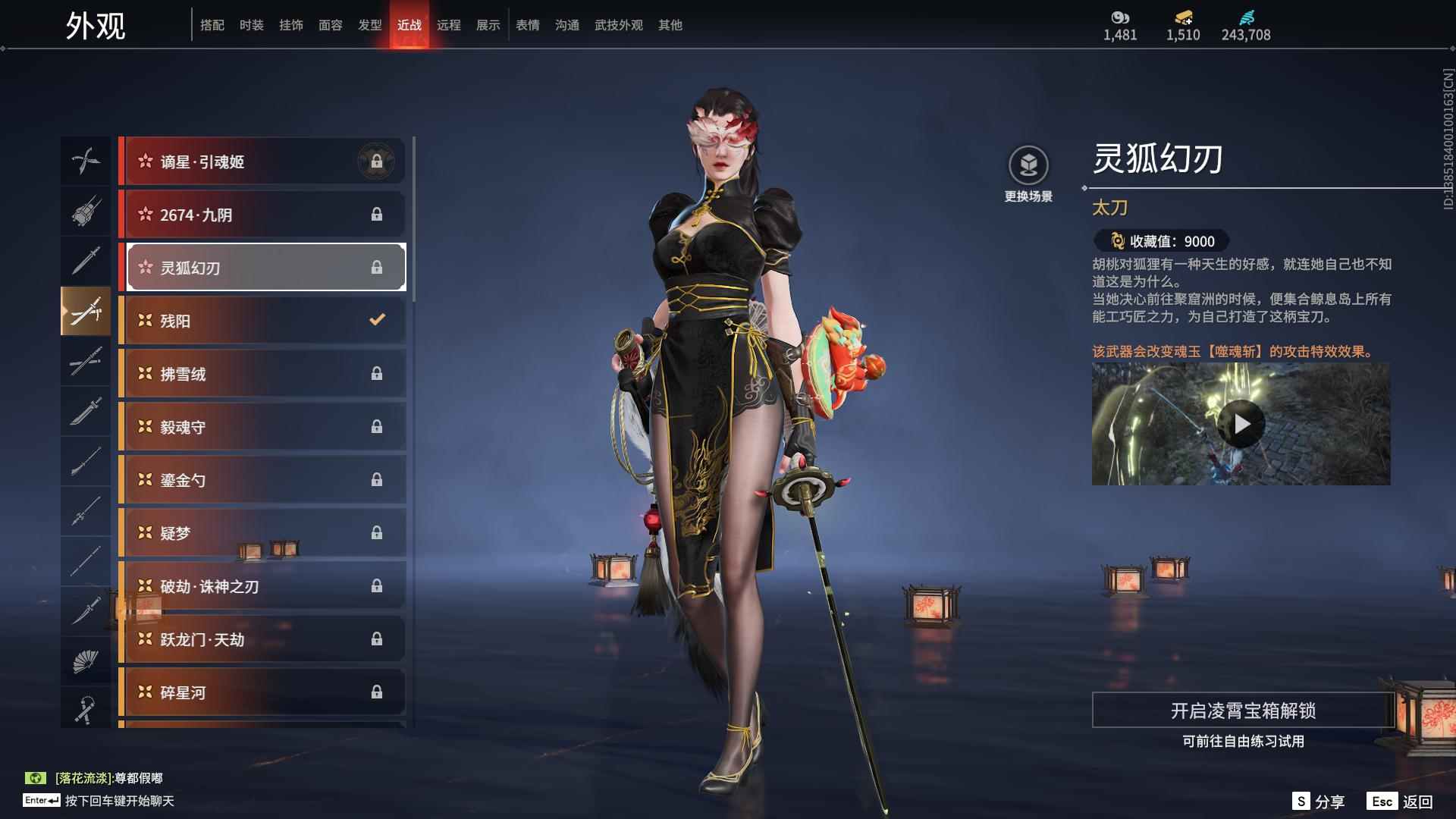Image resolution: width=1456 pixels, height=819 pixels.
Task: Open the 破劫·诛神之刃 skin entry
Action: 263,585
